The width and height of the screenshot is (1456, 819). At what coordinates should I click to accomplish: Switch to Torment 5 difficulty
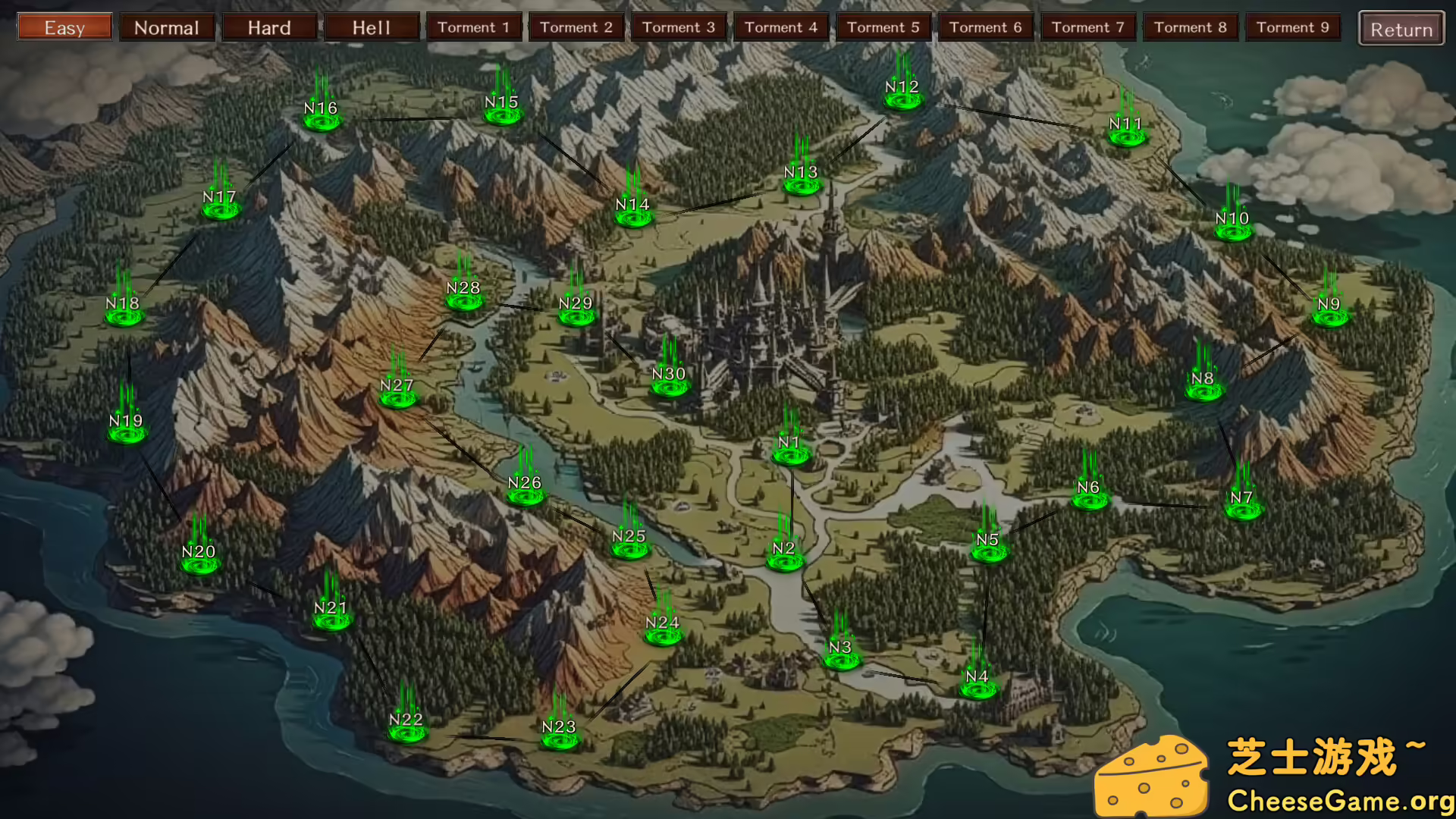884,27
